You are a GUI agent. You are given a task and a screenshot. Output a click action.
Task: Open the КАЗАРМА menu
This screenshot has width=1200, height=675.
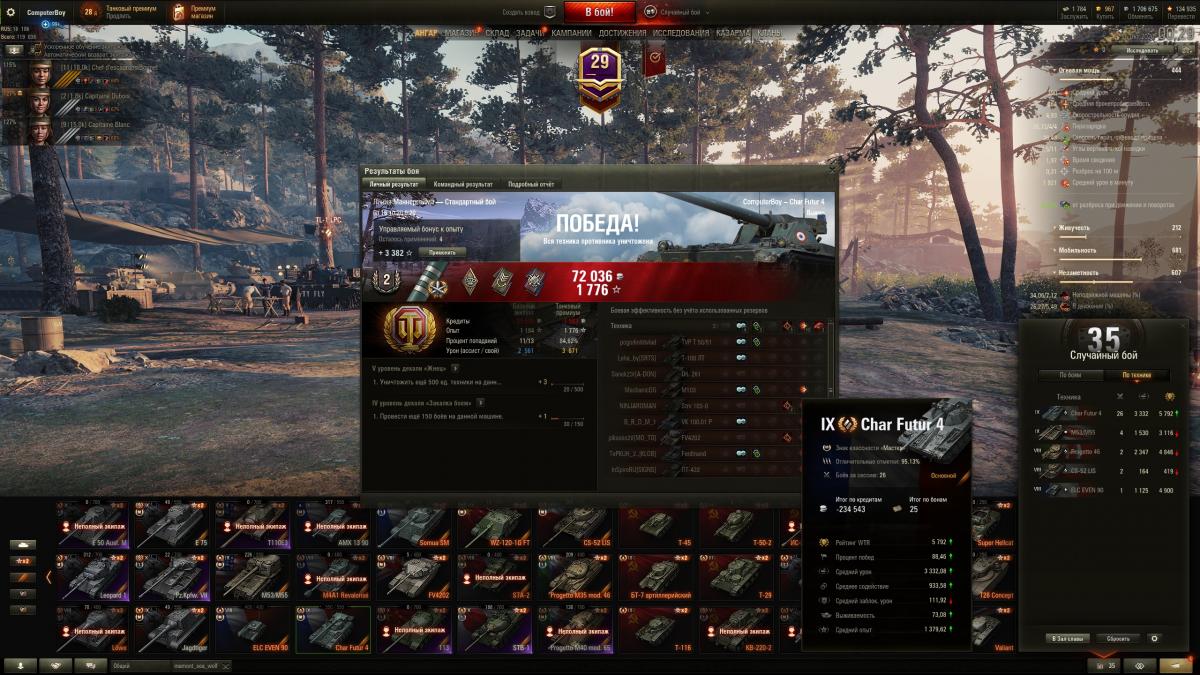coord(733,33)
